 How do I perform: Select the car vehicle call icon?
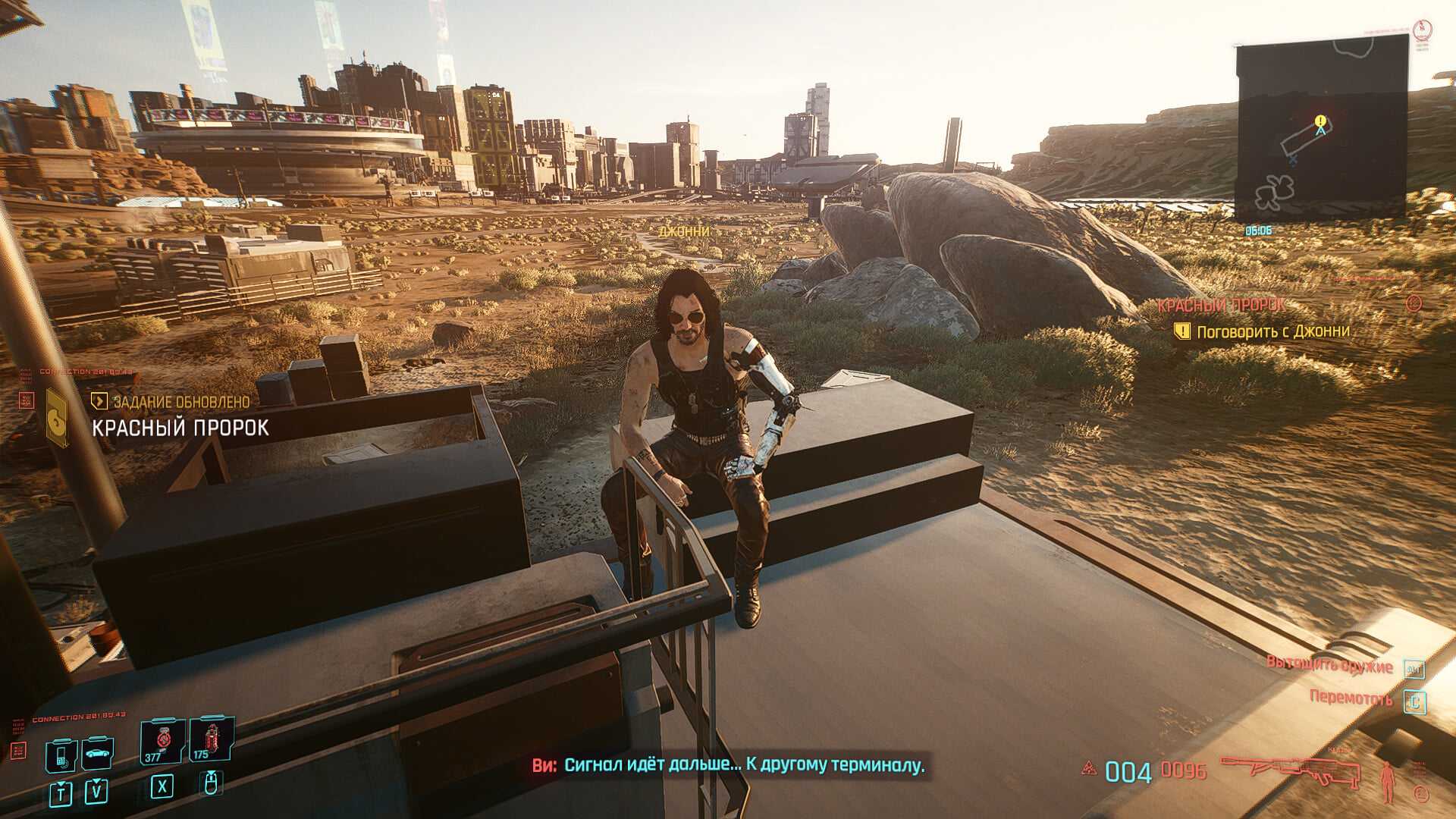(x=97, y=754)
